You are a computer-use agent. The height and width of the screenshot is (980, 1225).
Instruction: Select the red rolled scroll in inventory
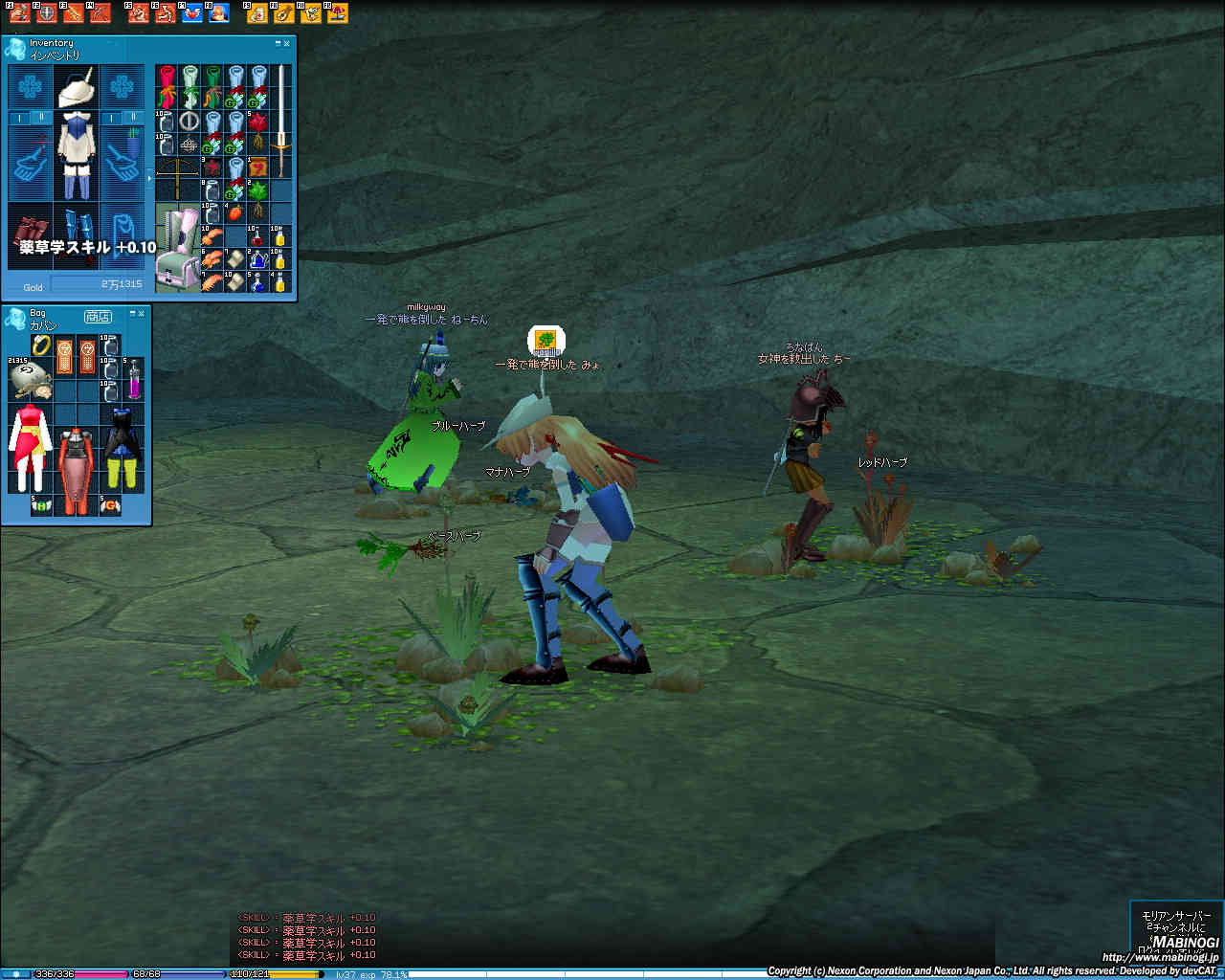167,85
